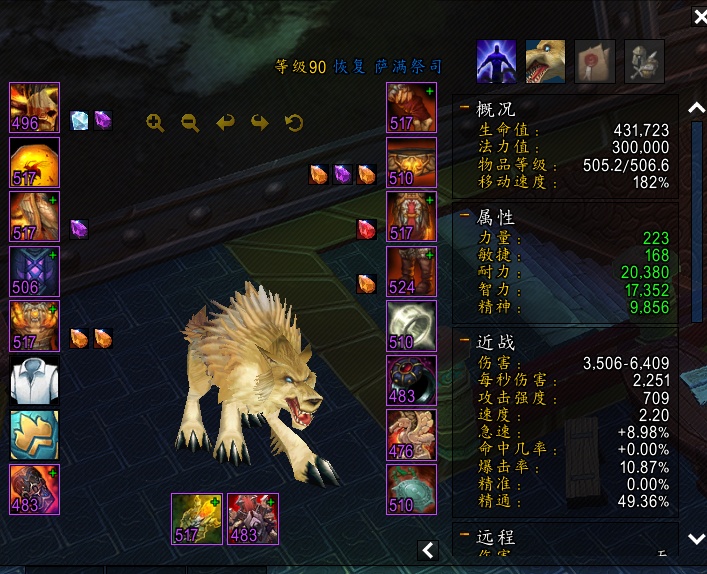Switch to the roaring beast icon tab

pyautogui.click(x=545, y=60)
